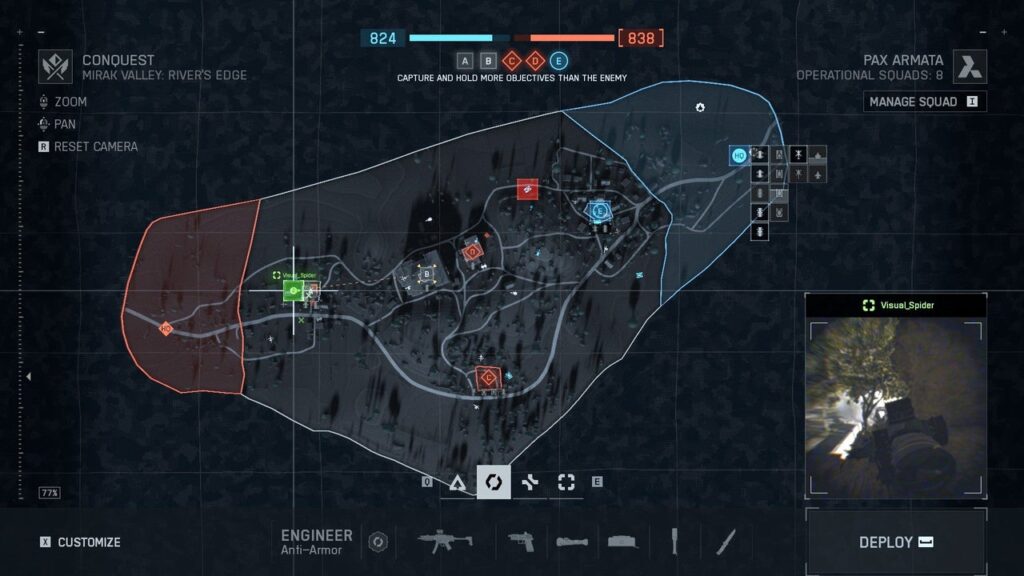The width and height of the screenshot is (1024, 576).
Task: Spawn on the blue HQ marker
Action: 739,155
